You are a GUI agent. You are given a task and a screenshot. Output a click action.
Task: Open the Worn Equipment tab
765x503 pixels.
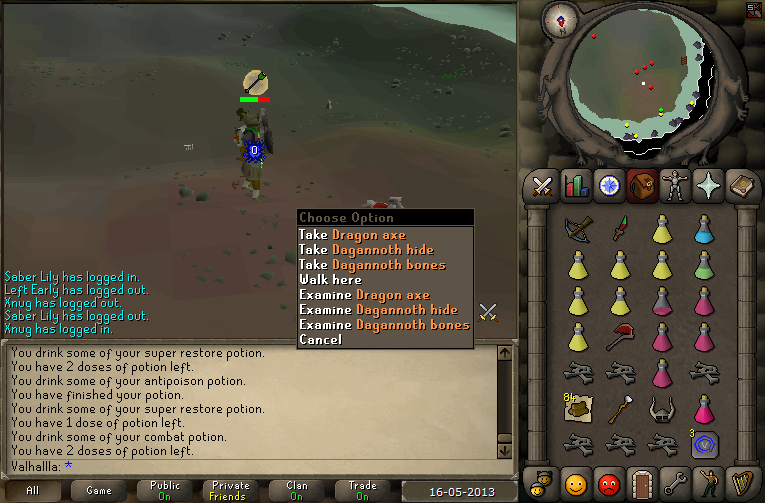click(674, 185)
